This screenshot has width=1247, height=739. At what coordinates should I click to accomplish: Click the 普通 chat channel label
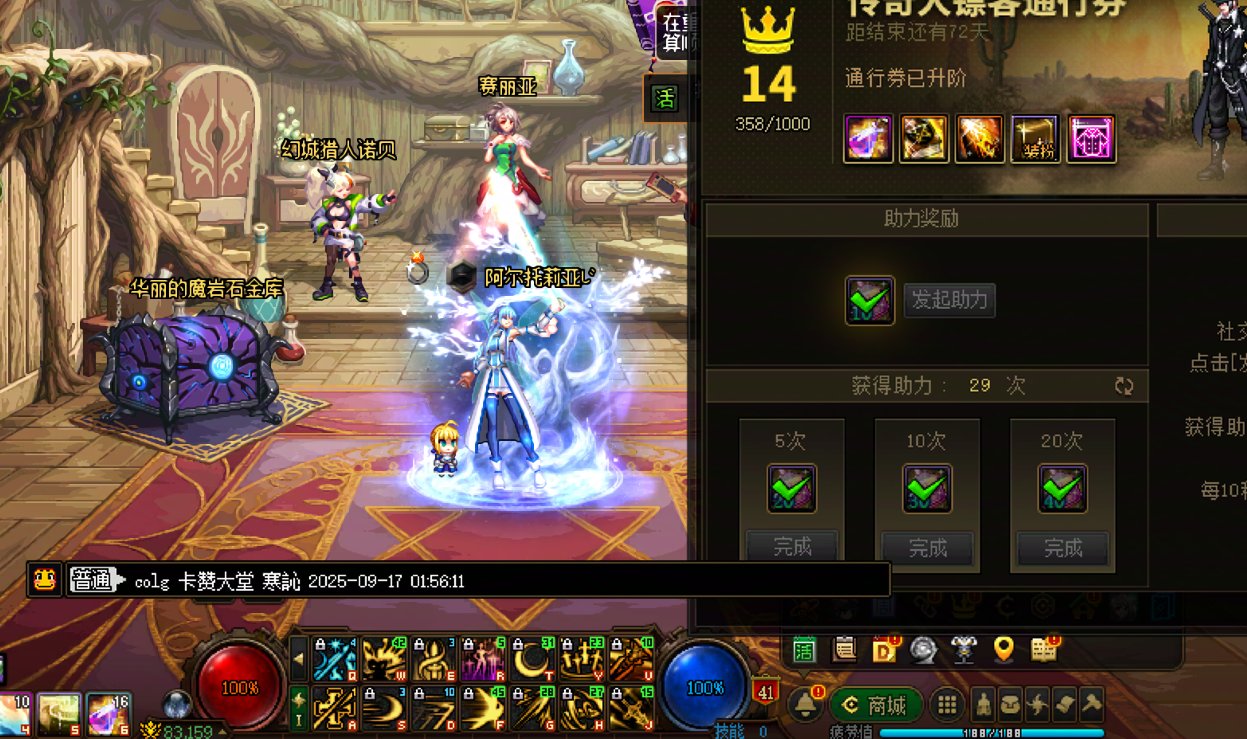pos(92,580)
